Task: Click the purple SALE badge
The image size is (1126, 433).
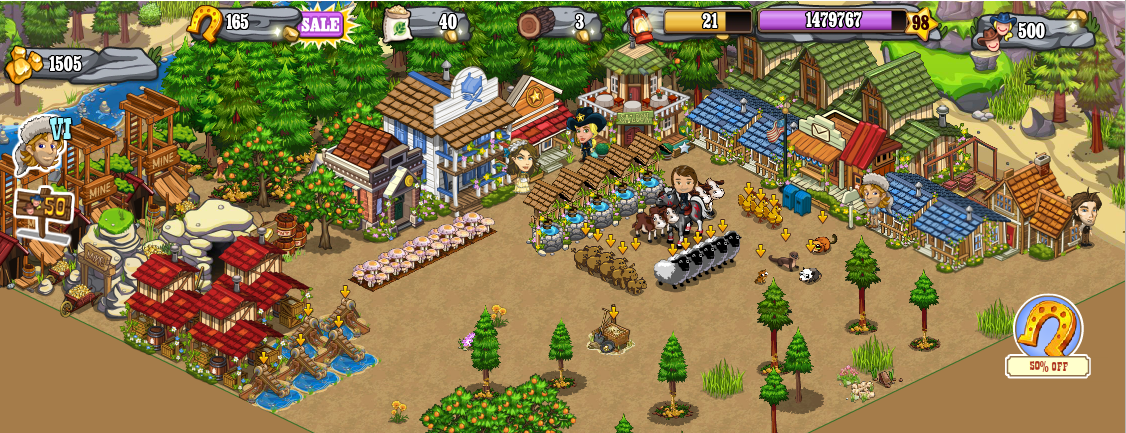Action: (x=321, y=22)
